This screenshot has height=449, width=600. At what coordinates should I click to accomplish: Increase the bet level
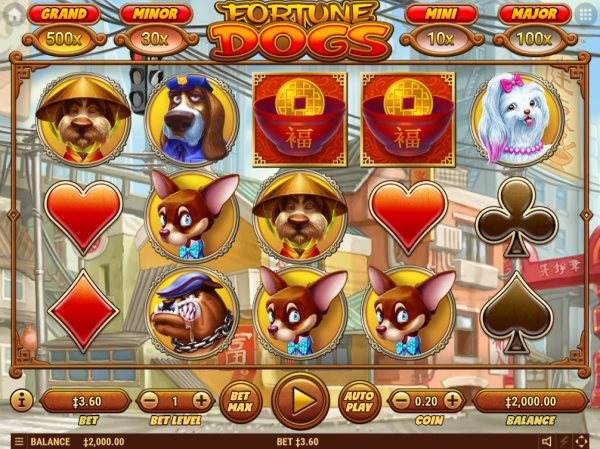pyautogui.click(x=202, y=401)
